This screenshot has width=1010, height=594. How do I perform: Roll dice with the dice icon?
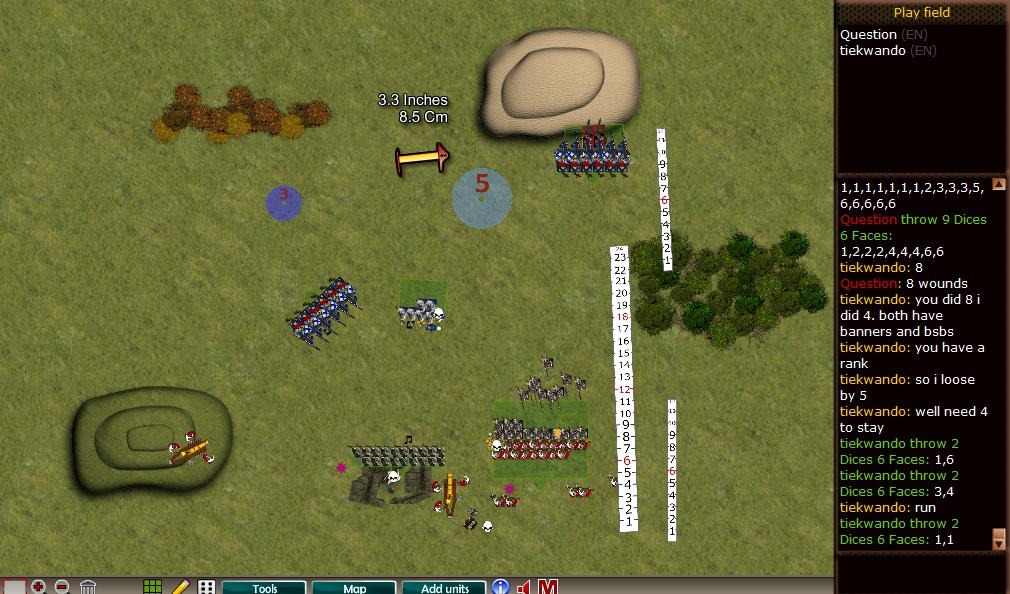point(206,587)
